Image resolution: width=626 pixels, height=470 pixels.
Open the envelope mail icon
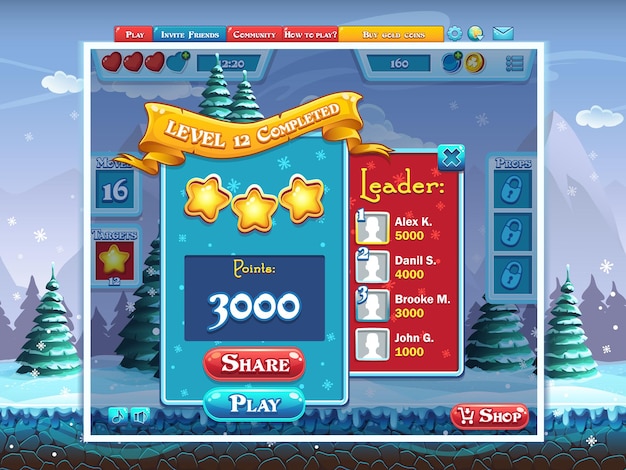pos(503,33)
